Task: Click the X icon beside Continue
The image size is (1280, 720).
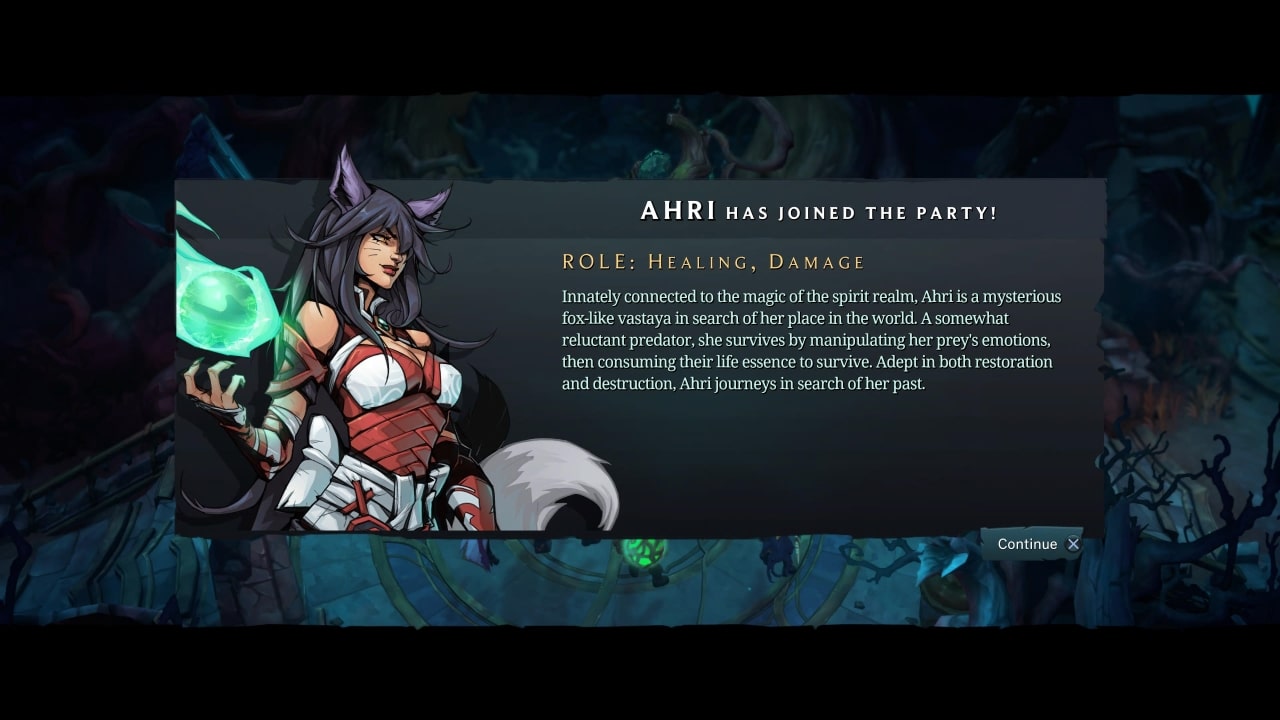Action: point(1072,544)
